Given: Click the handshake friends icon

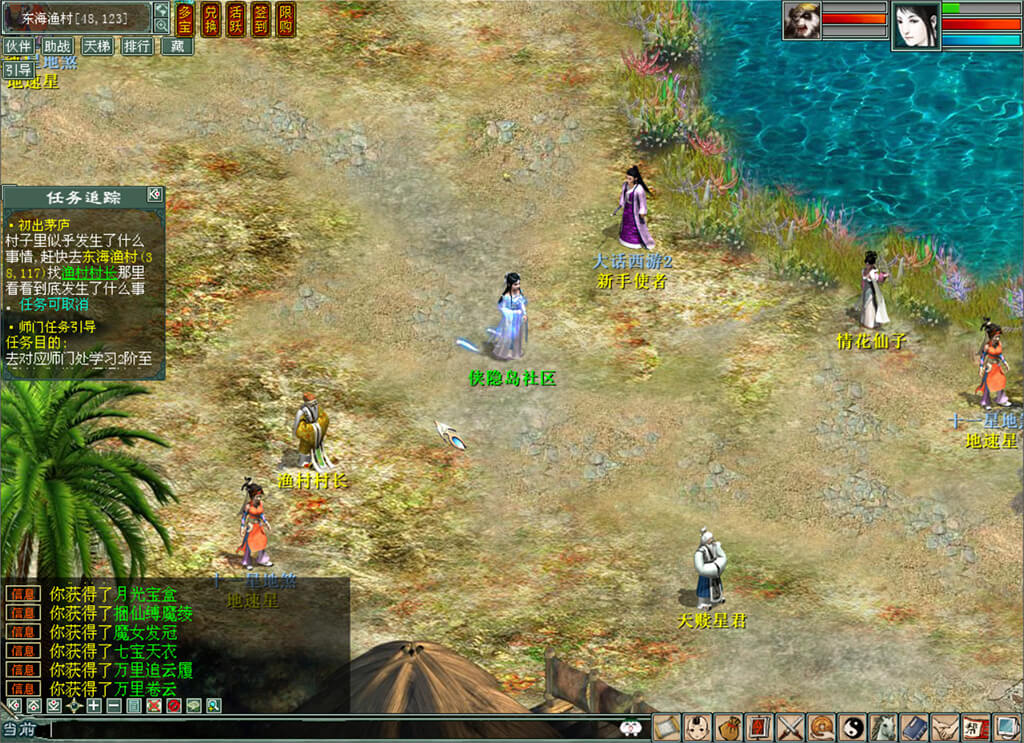Looking at the screenshot, I should (x=946, y=727).
